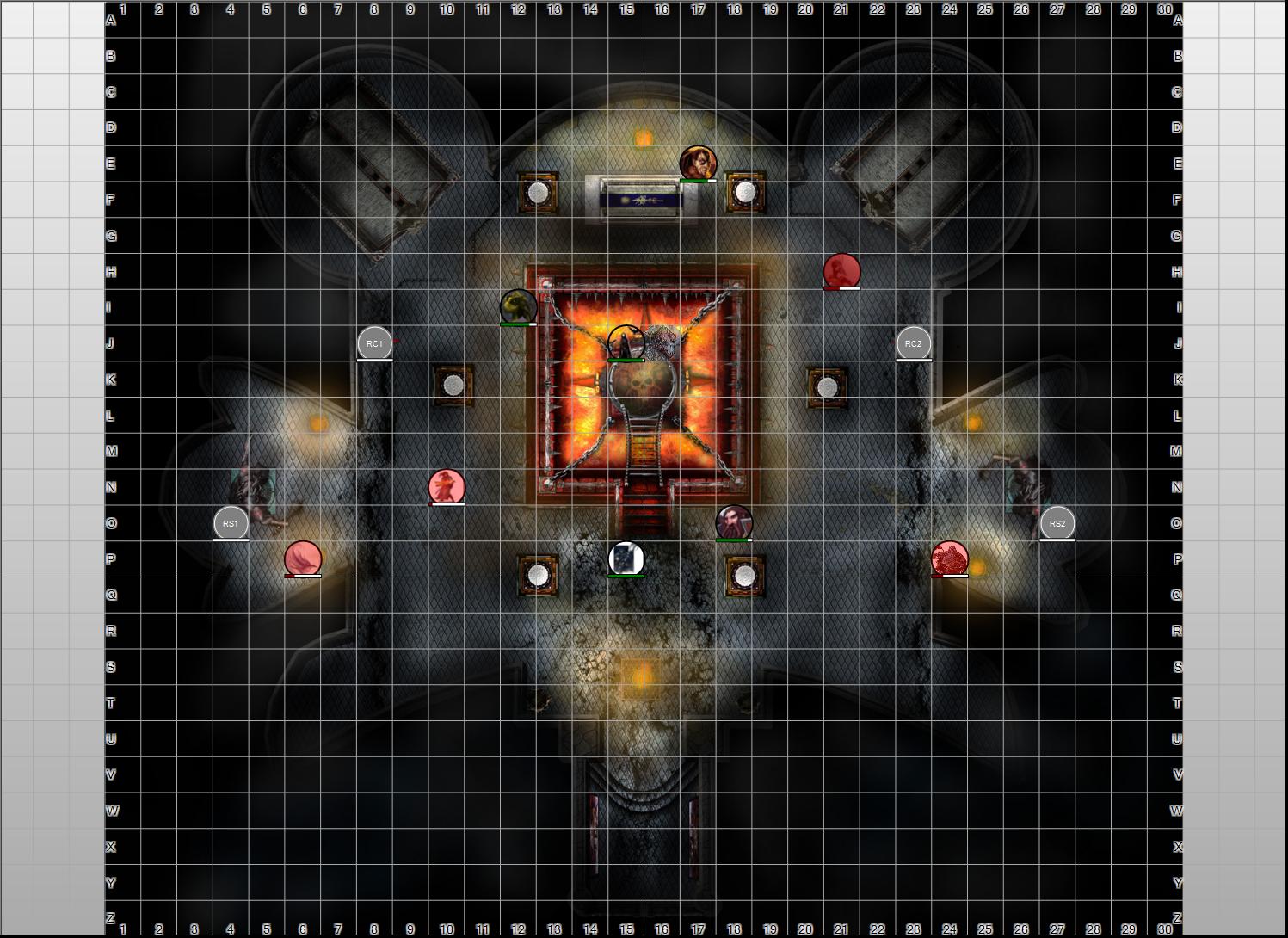Target the speckled red enemy token
This screenshot has width=1288, height=938.
click(x=950, y=558)
